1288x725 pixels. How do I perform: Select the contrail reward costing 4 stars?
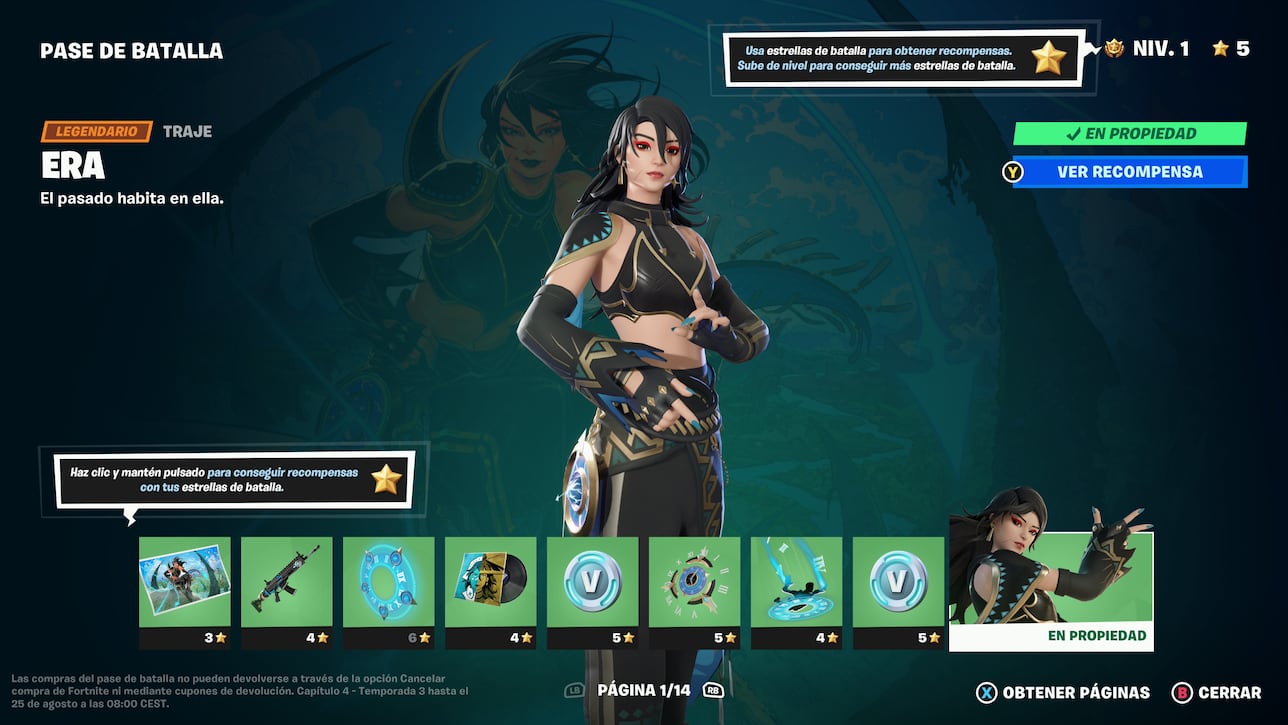click(x=796, y=584)
